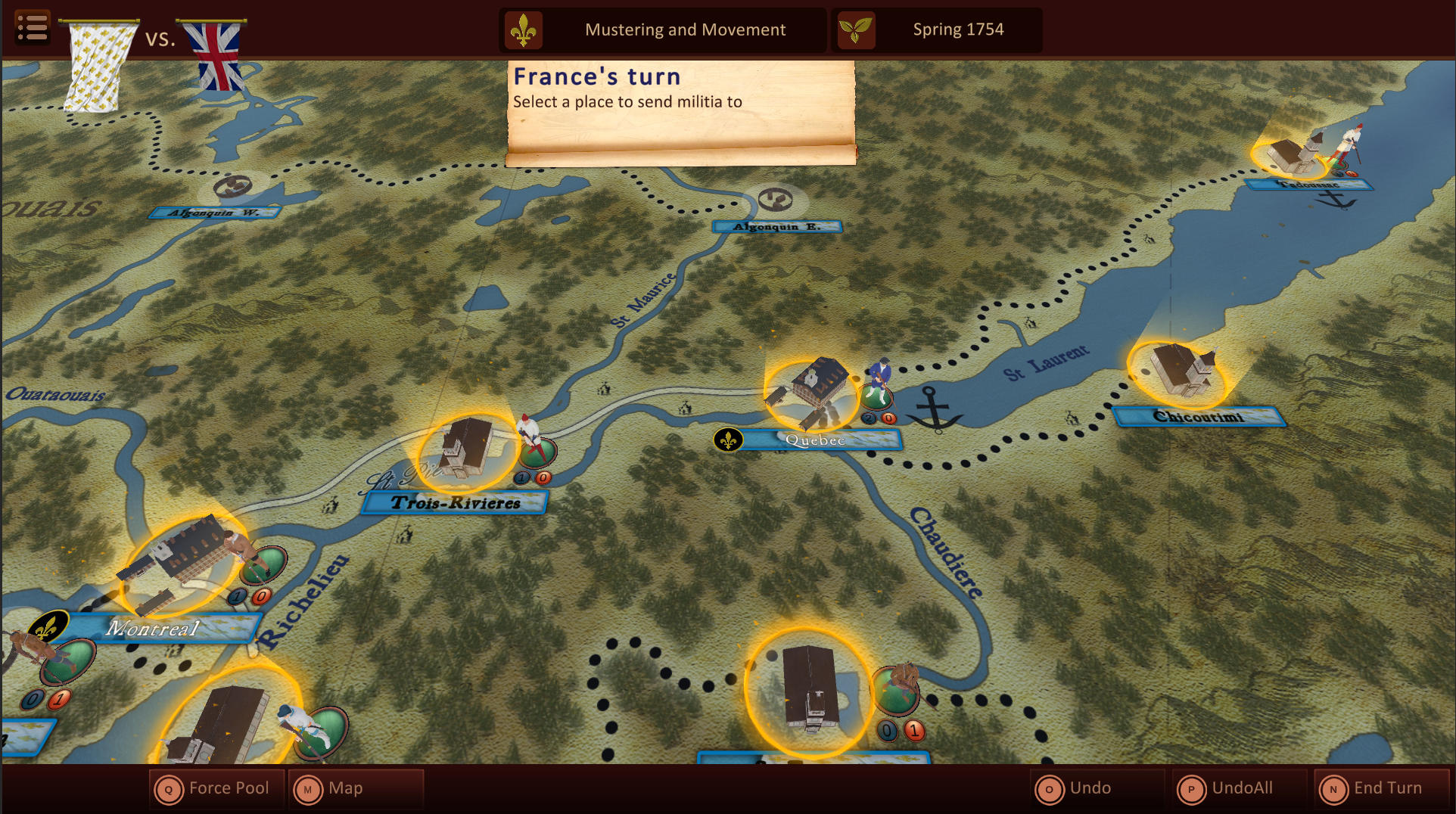The width and height of the screenshot is (1456, 814).
Task: Click the blue unit counter beside Montreal
Action: tap(237, 595)
